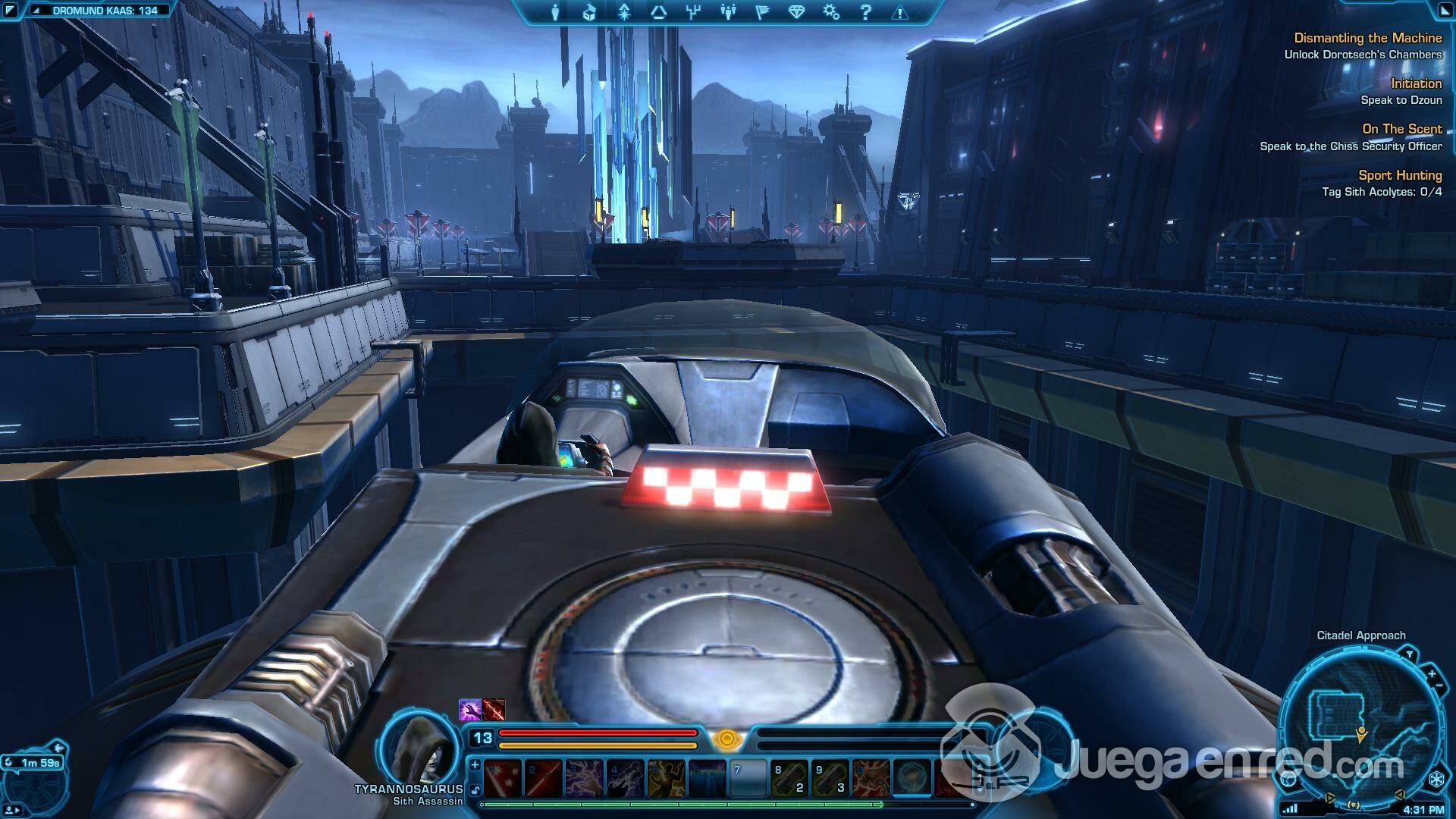Open the social window with three figures

point(728,12)
